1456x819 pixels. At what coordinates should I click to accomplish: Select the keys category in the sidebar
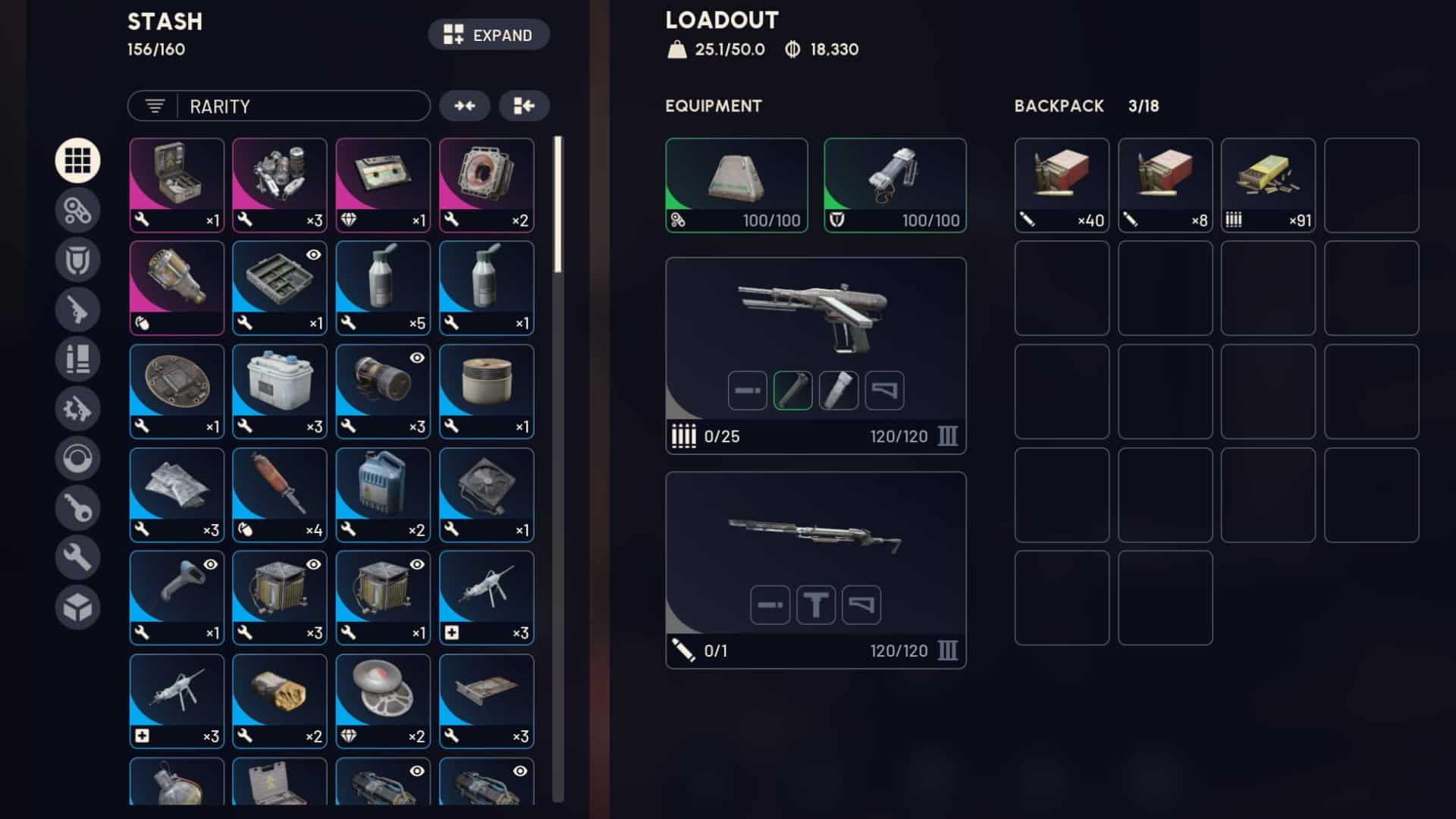click(x=78, y=507)
